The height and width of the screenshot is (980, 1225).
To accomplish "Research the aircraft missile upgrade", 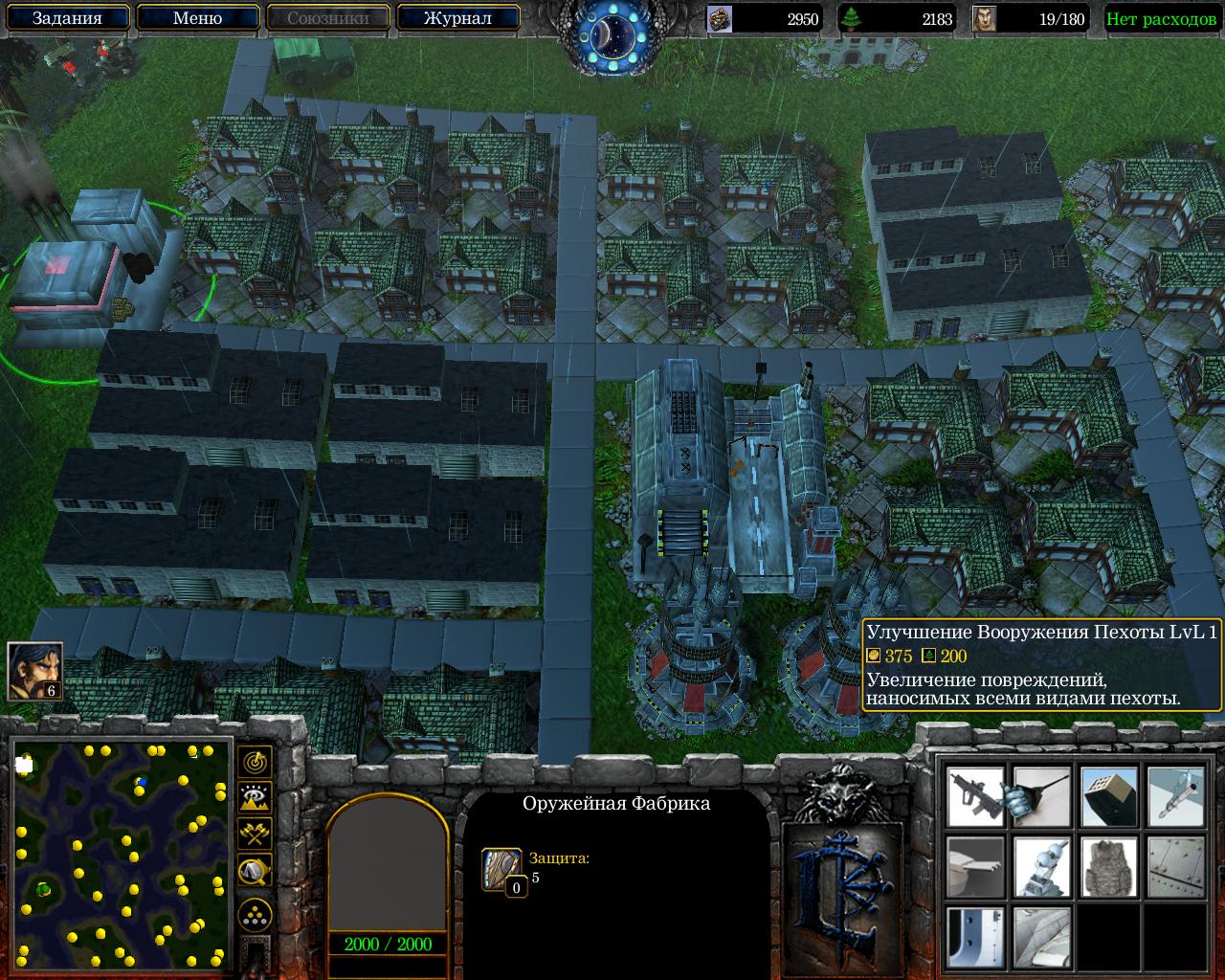I will [1175, 796].
